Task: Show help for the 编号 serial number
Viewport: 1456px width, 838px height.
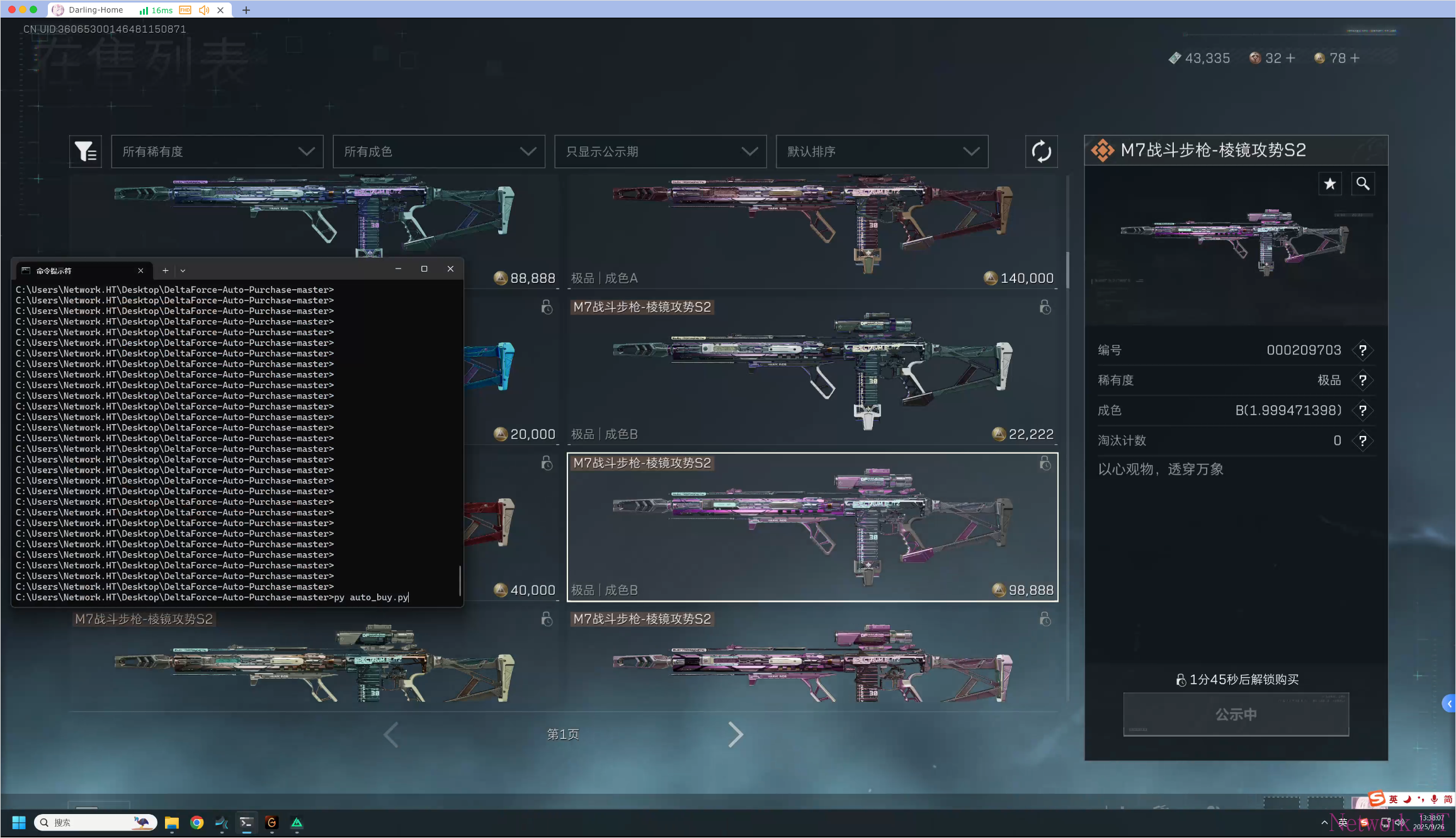Action: pyautogui.click(x=1363, y=350)
